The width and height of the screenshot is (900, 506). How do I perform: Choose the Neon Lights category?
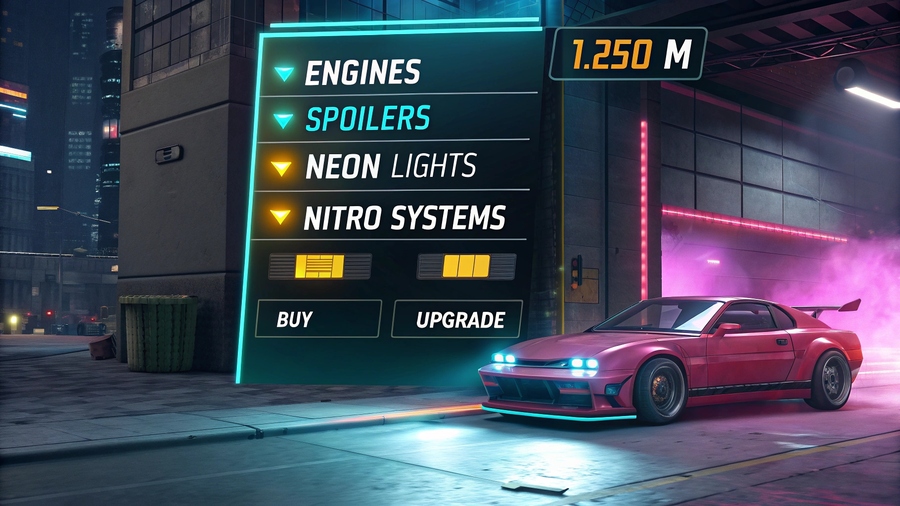[x=389, y=166]
